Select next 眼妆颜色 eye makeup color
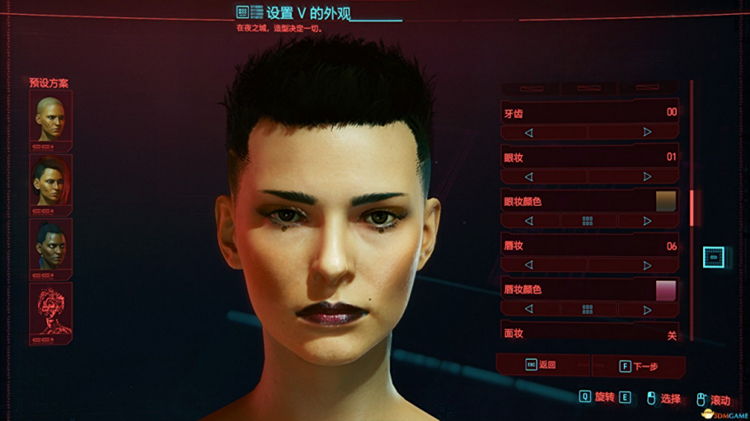The height and width of the screenshot is (421, 750). coord(647,220)
